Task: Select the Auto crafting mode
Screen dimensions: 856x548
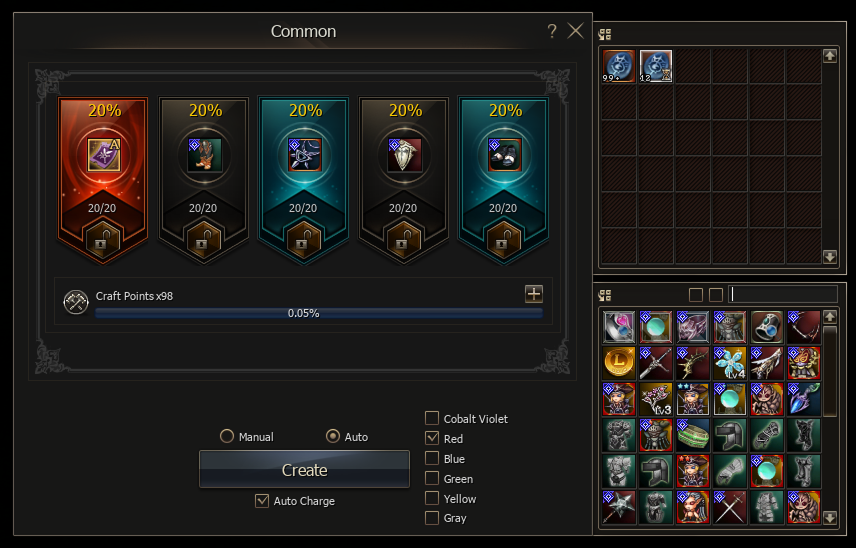Action: point(334,437)
